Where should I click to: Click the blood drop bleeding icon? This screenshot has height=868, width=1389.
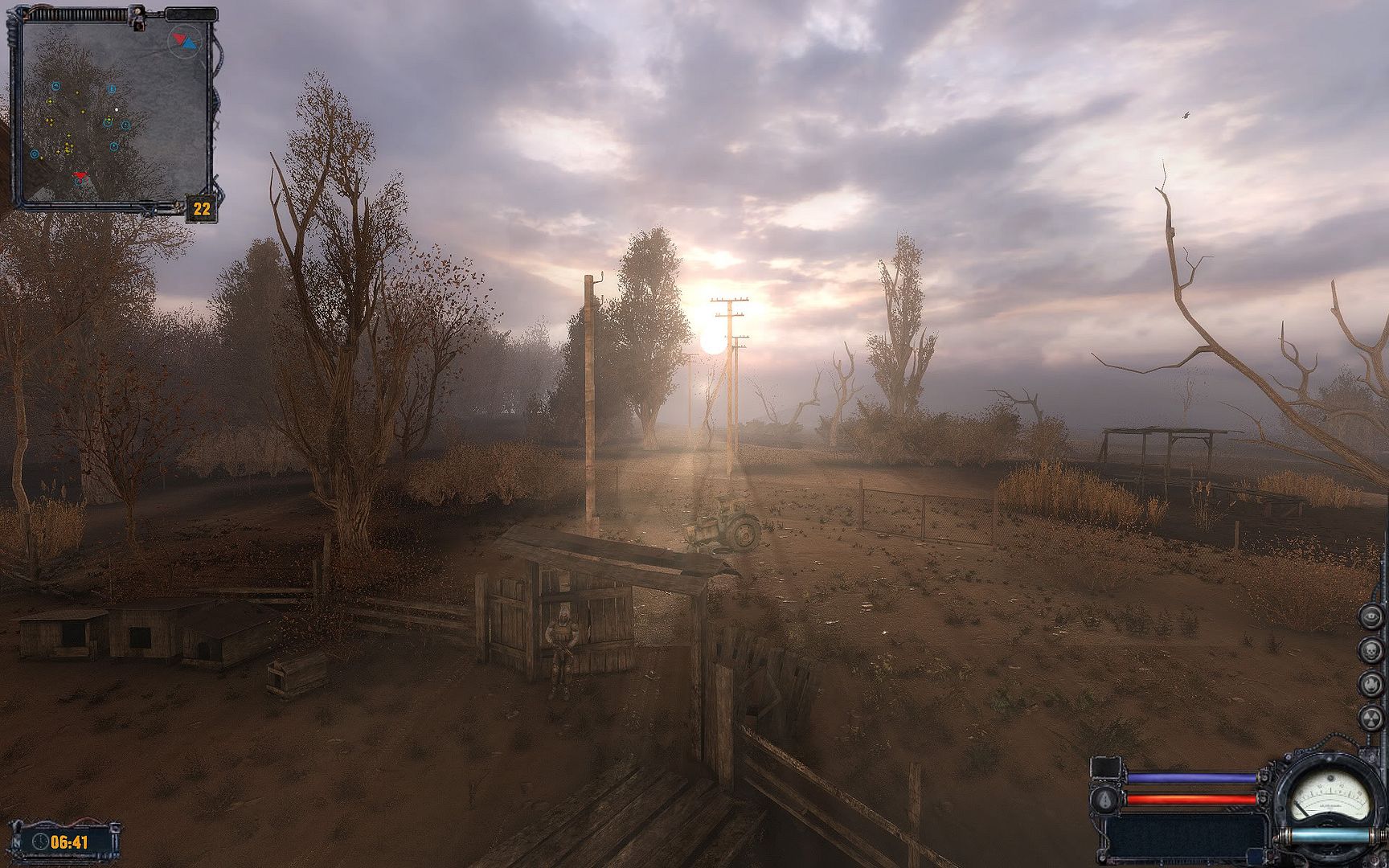tap(1106, 800)
